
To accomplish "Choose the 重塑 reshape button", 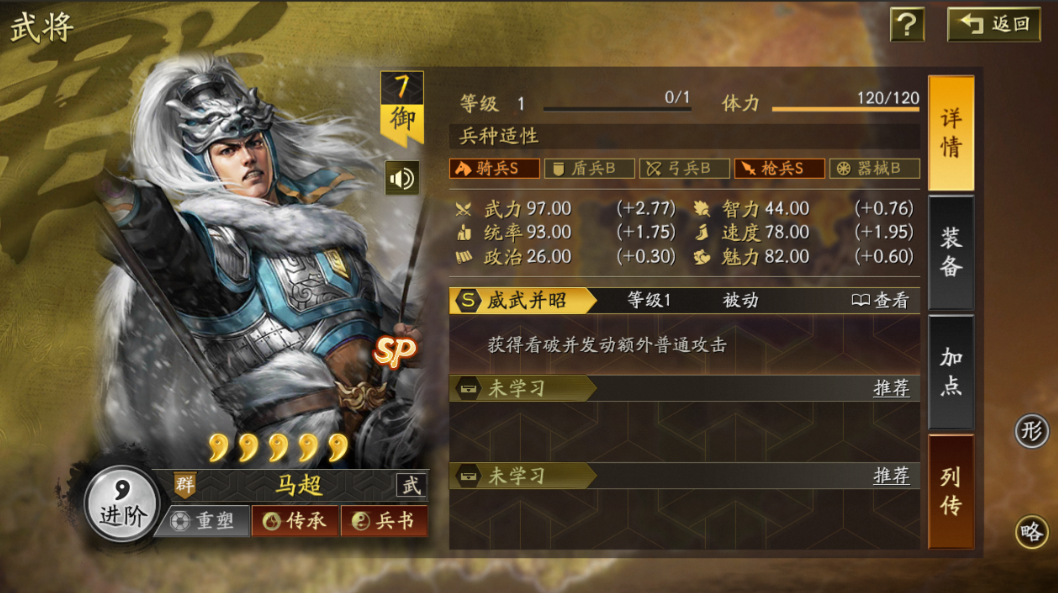I will click(x=203, y=521).
